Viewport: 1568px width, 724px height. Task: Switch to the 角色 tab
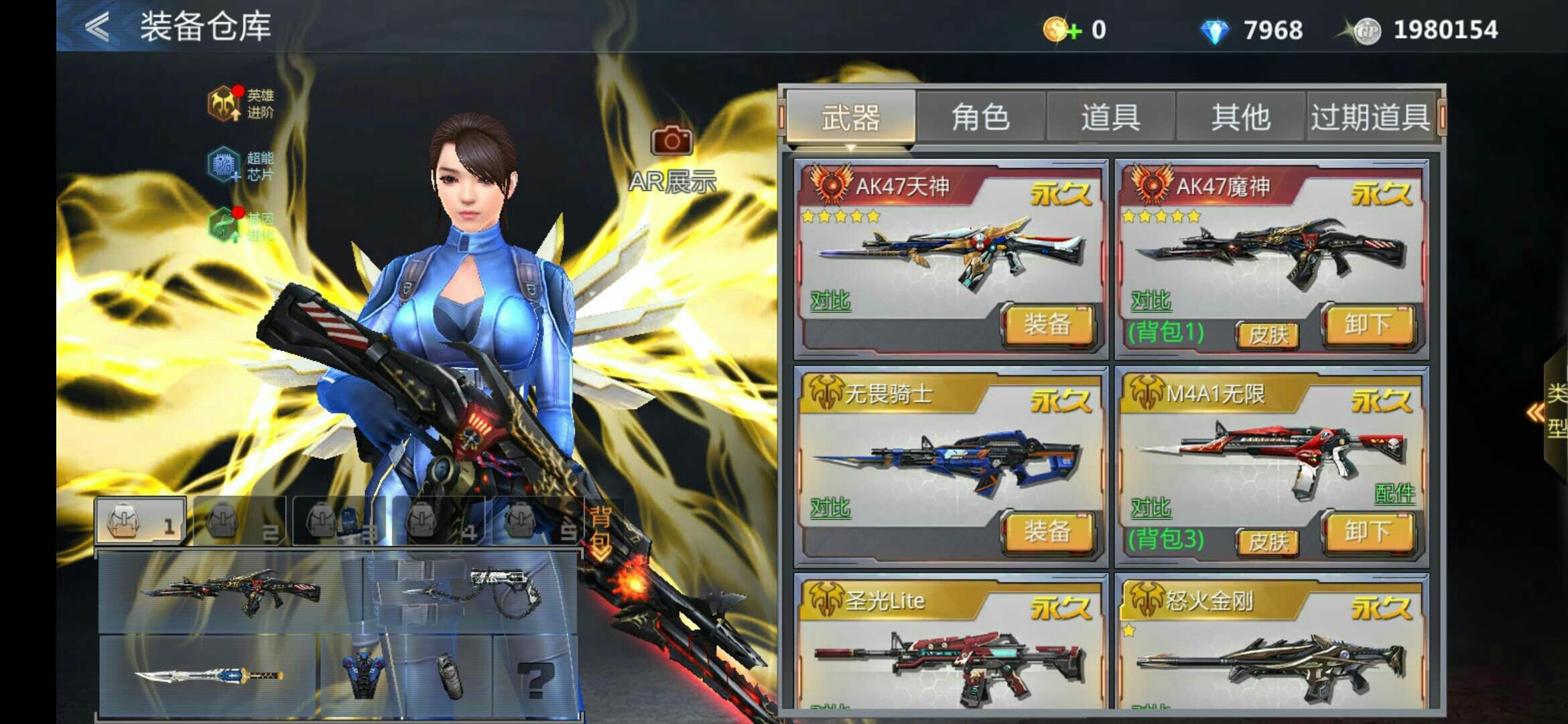tap(980, 115)
